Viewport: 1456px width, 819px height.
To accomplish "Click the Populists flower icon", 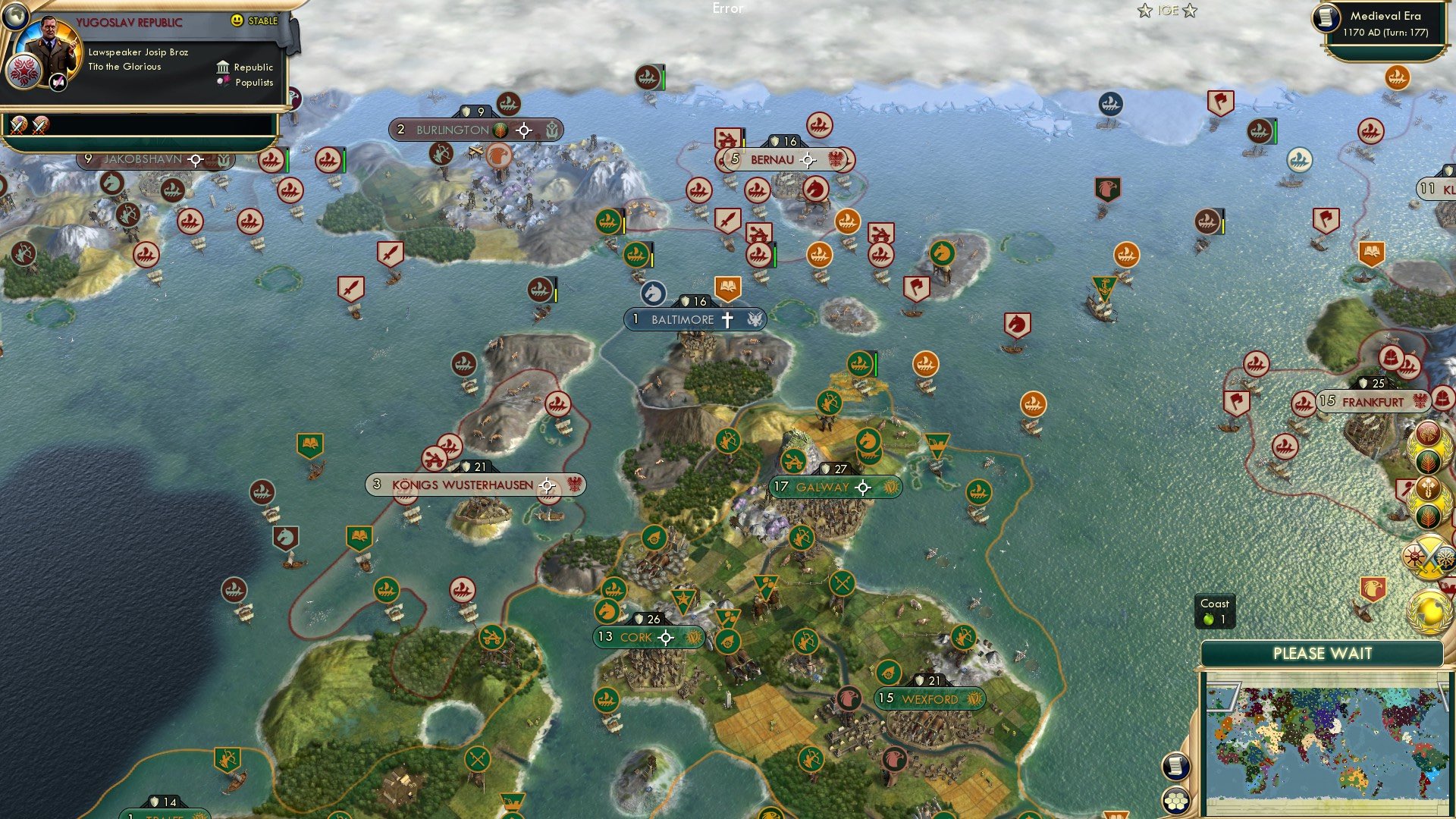I will pyautogui.click(x=224, y=80).
